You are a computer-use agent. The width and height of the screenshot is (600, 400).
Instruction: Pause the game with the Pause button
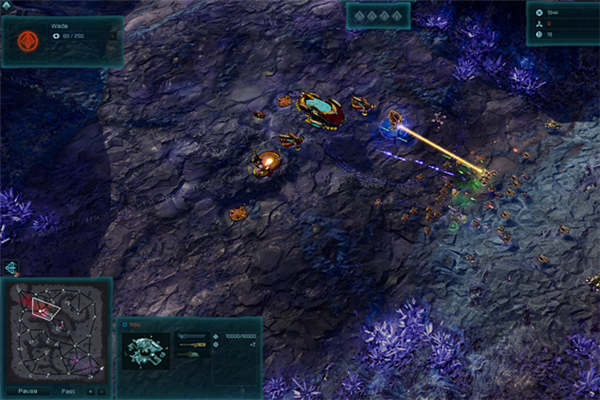(x=29, y=391)
